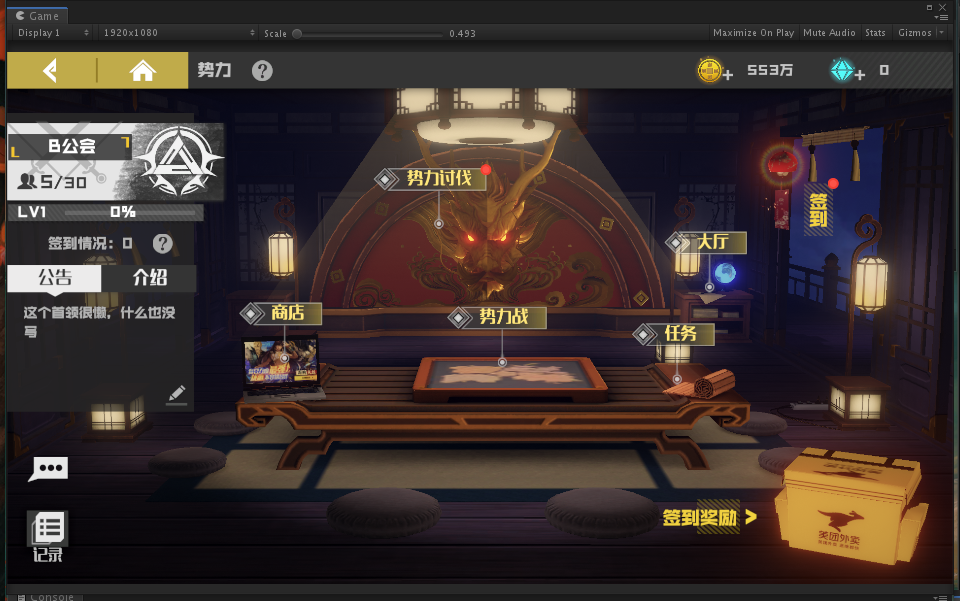Switch to the 介绍 introduction tab
The image size is (960, 601).
point(149,278)
